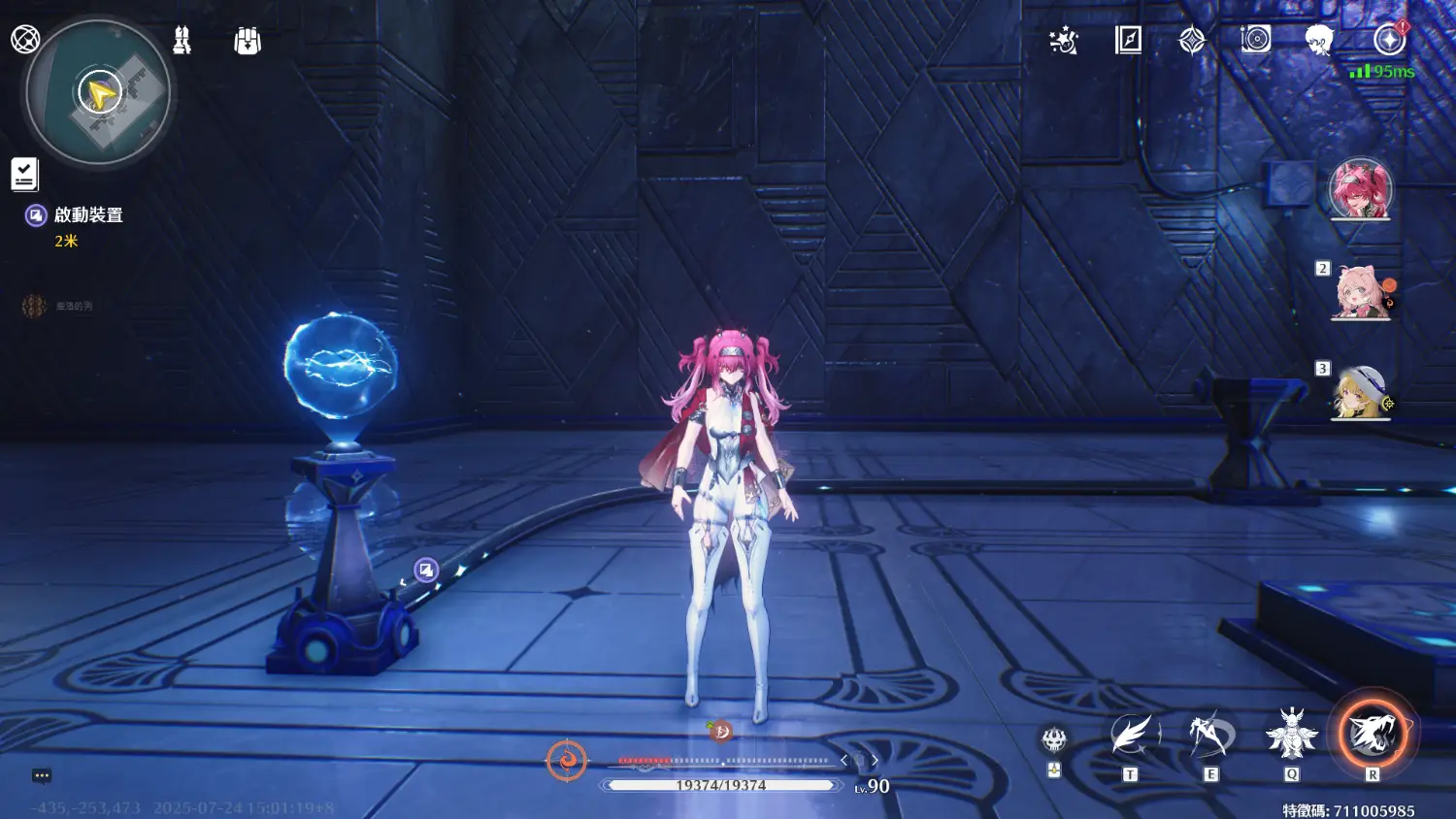Screen dimensions: 1456x819
Task: Select the 啟動裝置 quest tracker
Action: pos(87,215)
